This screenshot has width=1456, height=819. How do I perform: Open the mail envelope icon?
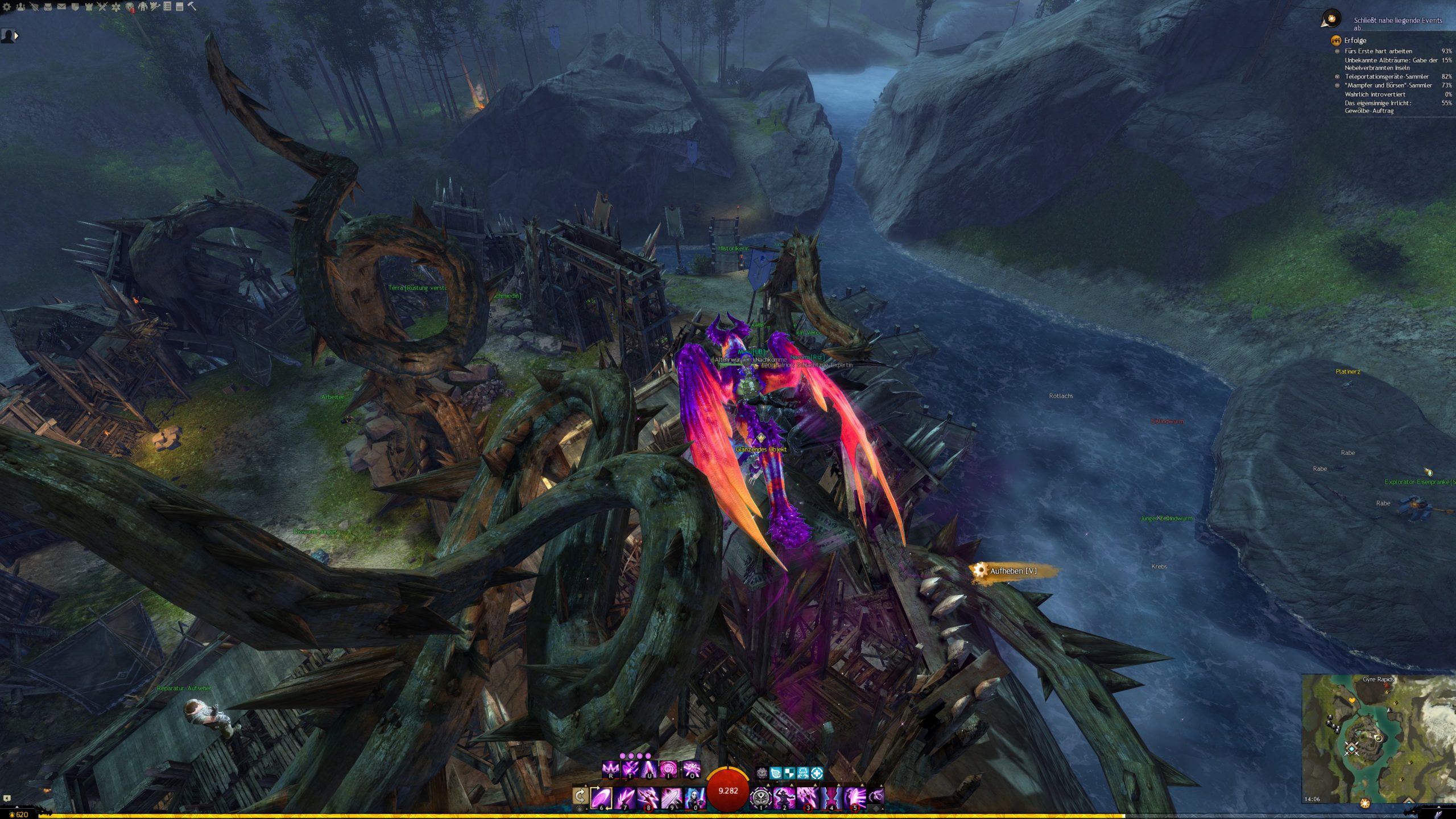pos(61,7)
